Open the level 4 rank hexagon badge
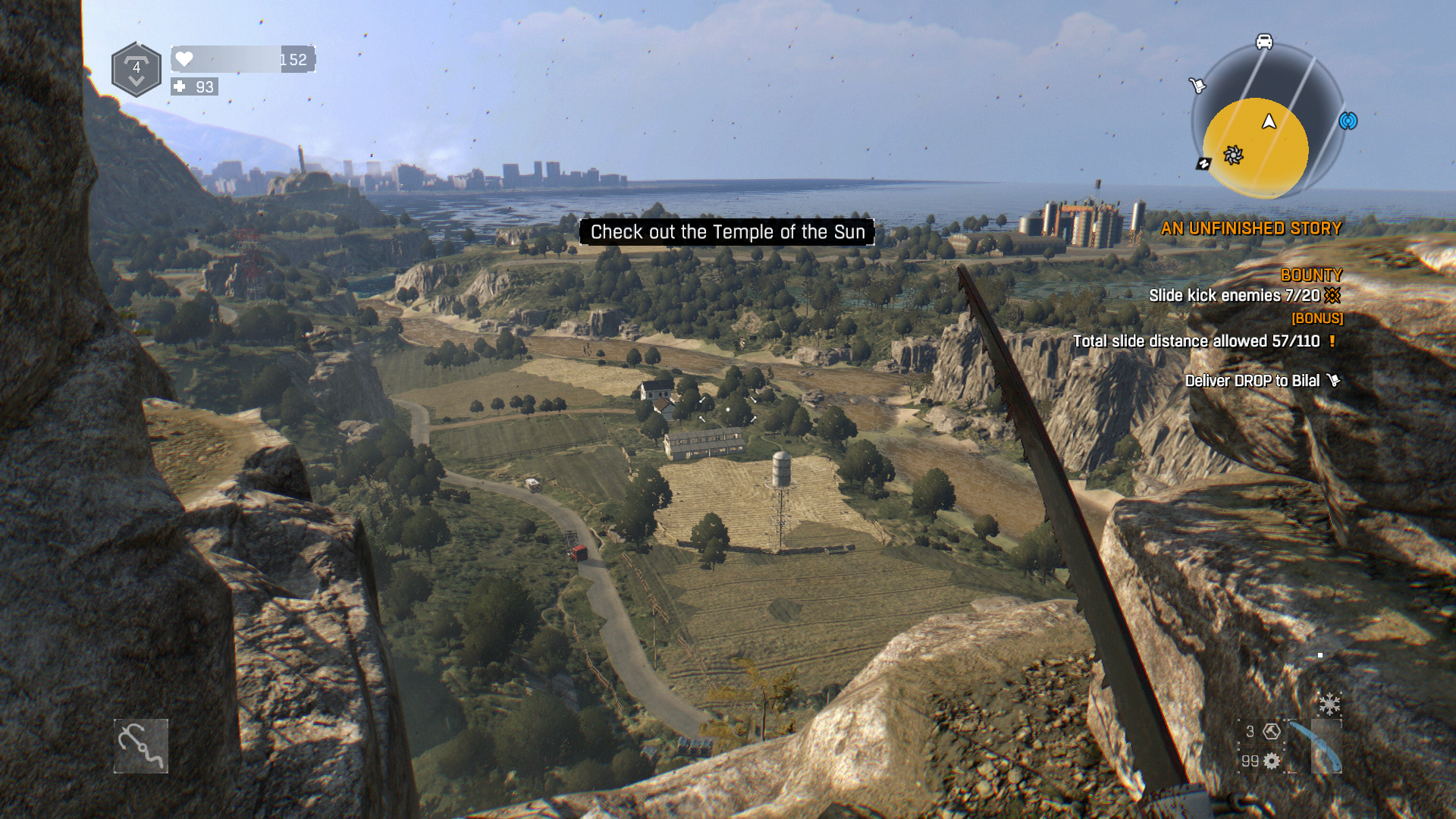 click(136, 70)
